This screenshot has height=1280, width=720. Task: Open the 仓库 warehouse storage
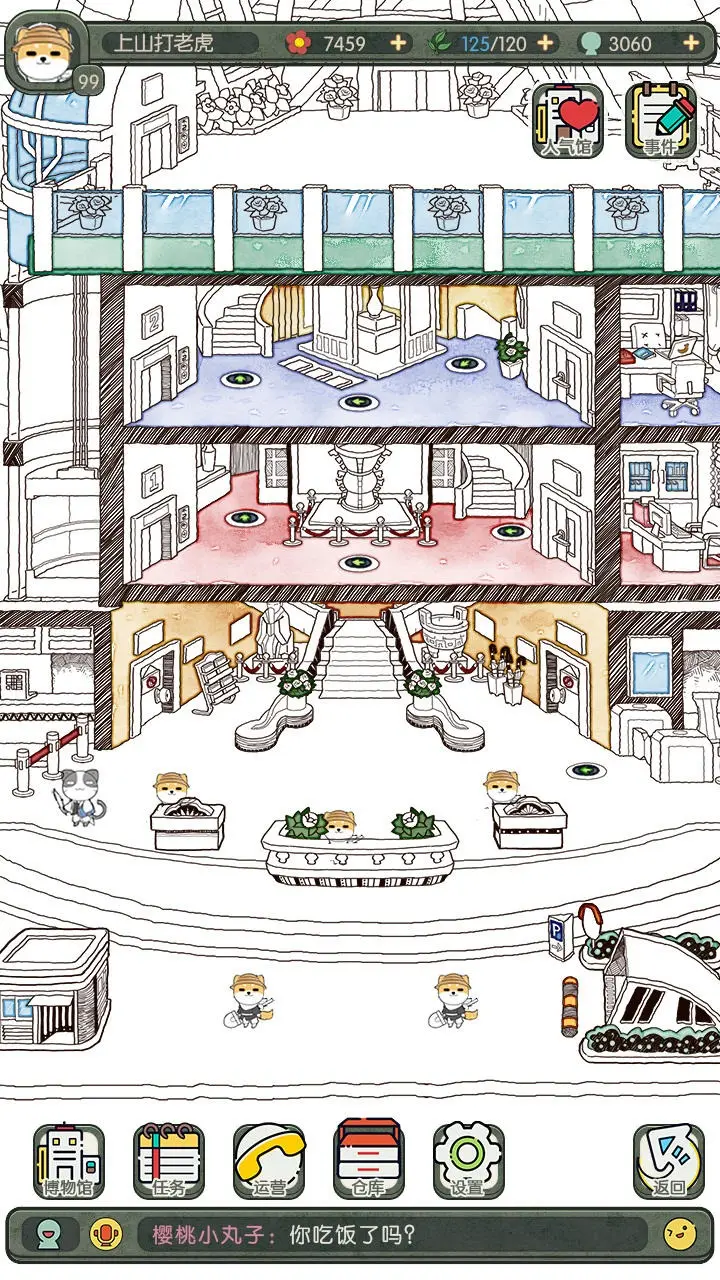[369, 1161]
